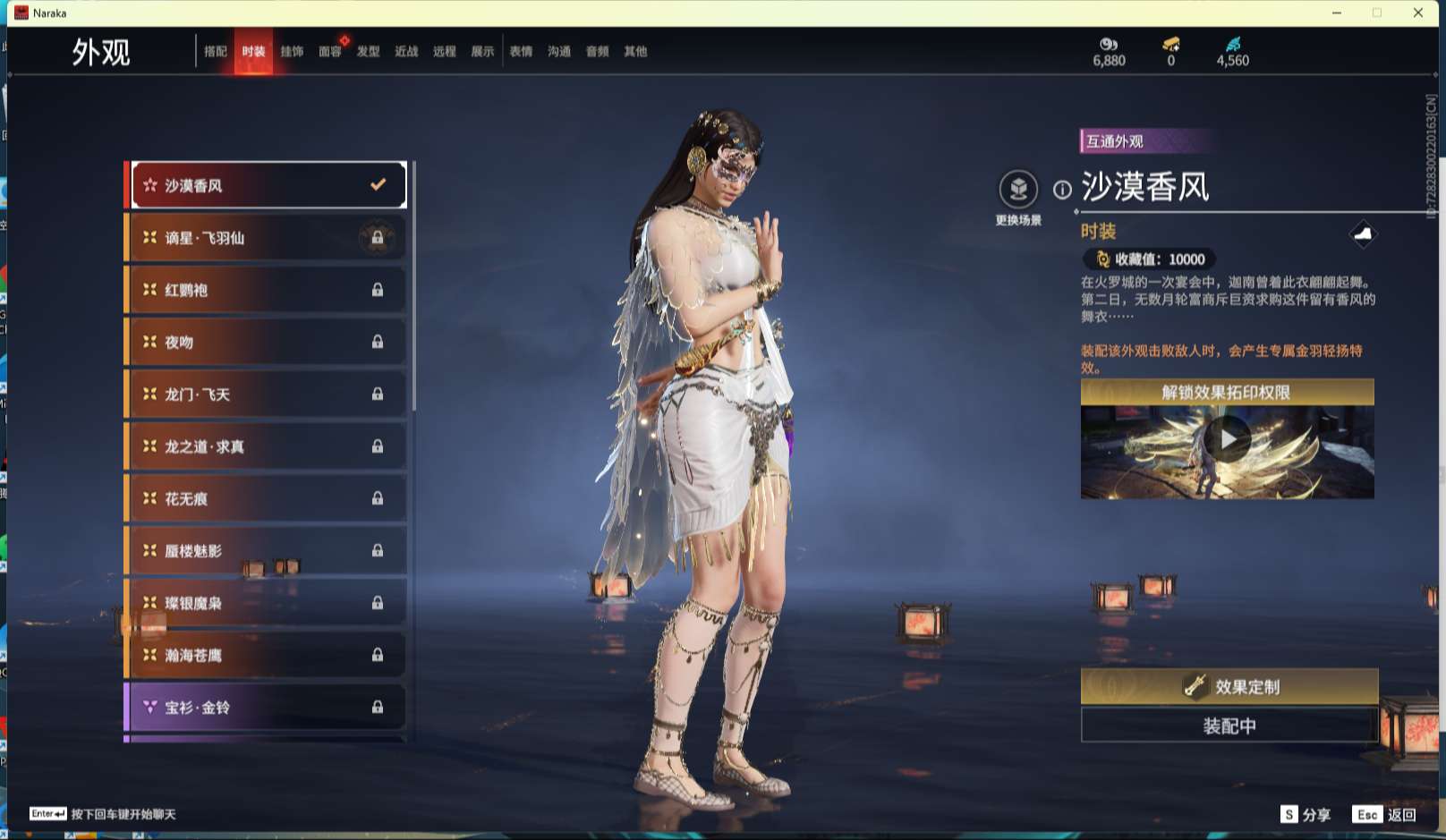Select the 夜吻 outfit row
1446x840 pixels.
point(266,342)
